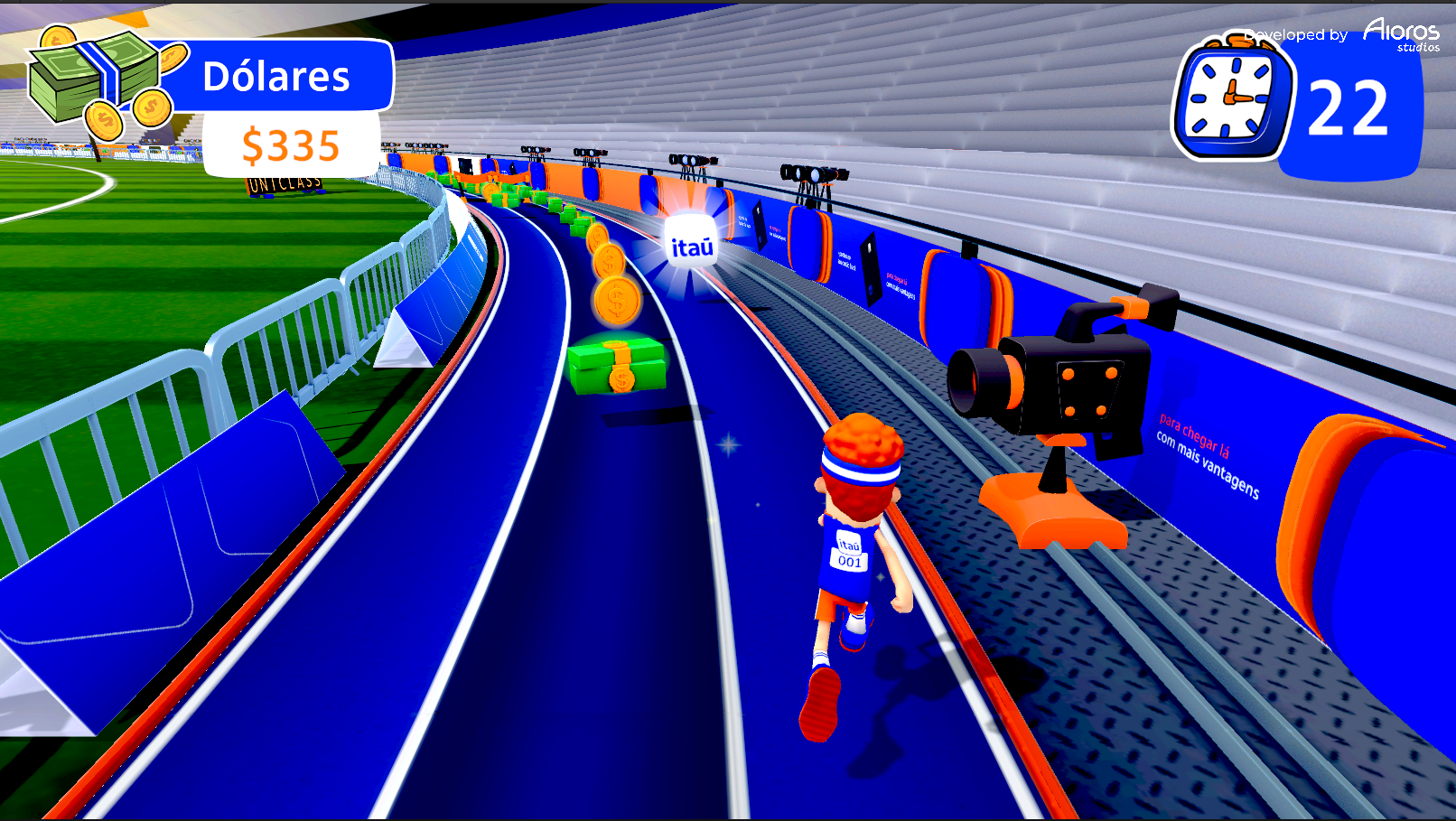
Task: Click the cash stack and coins icon
Action: (x=99, y=83)
